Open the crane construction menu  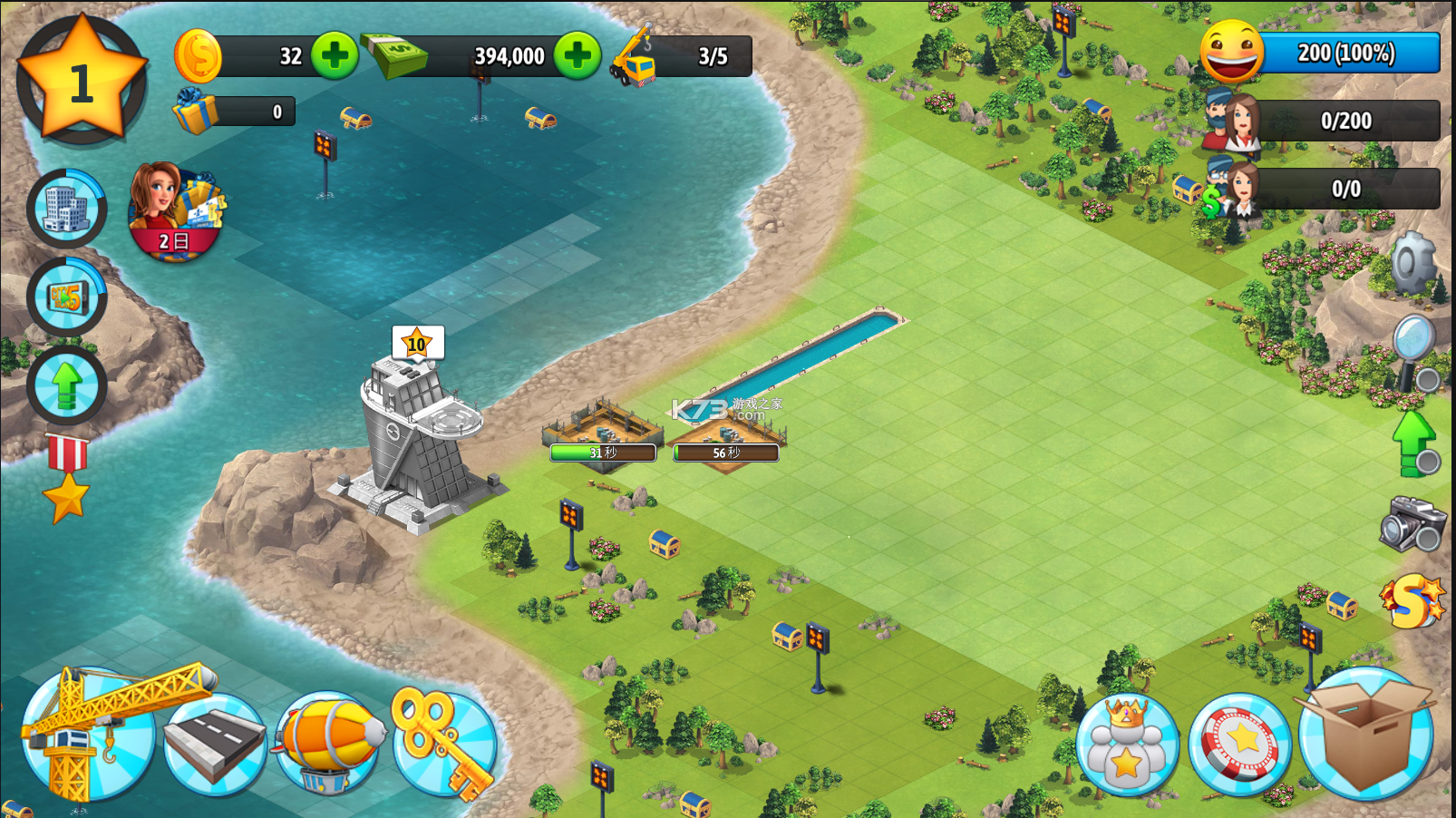[x=89, y=735]
